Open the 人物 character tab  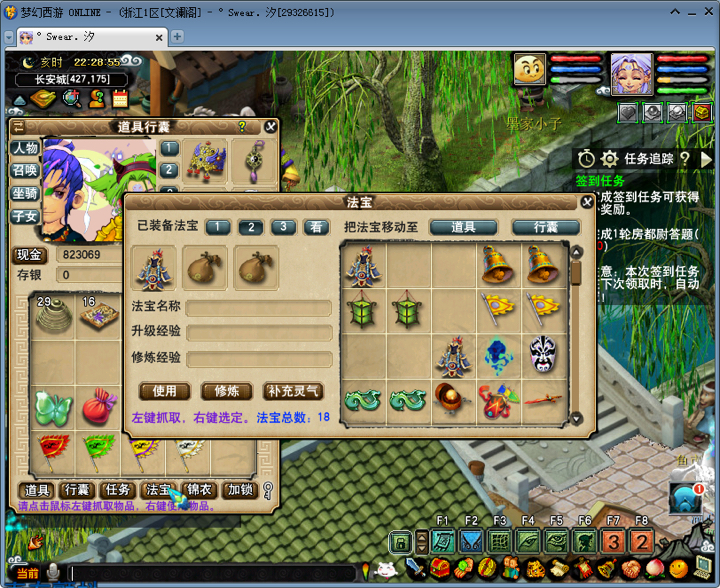pos(24,148)
